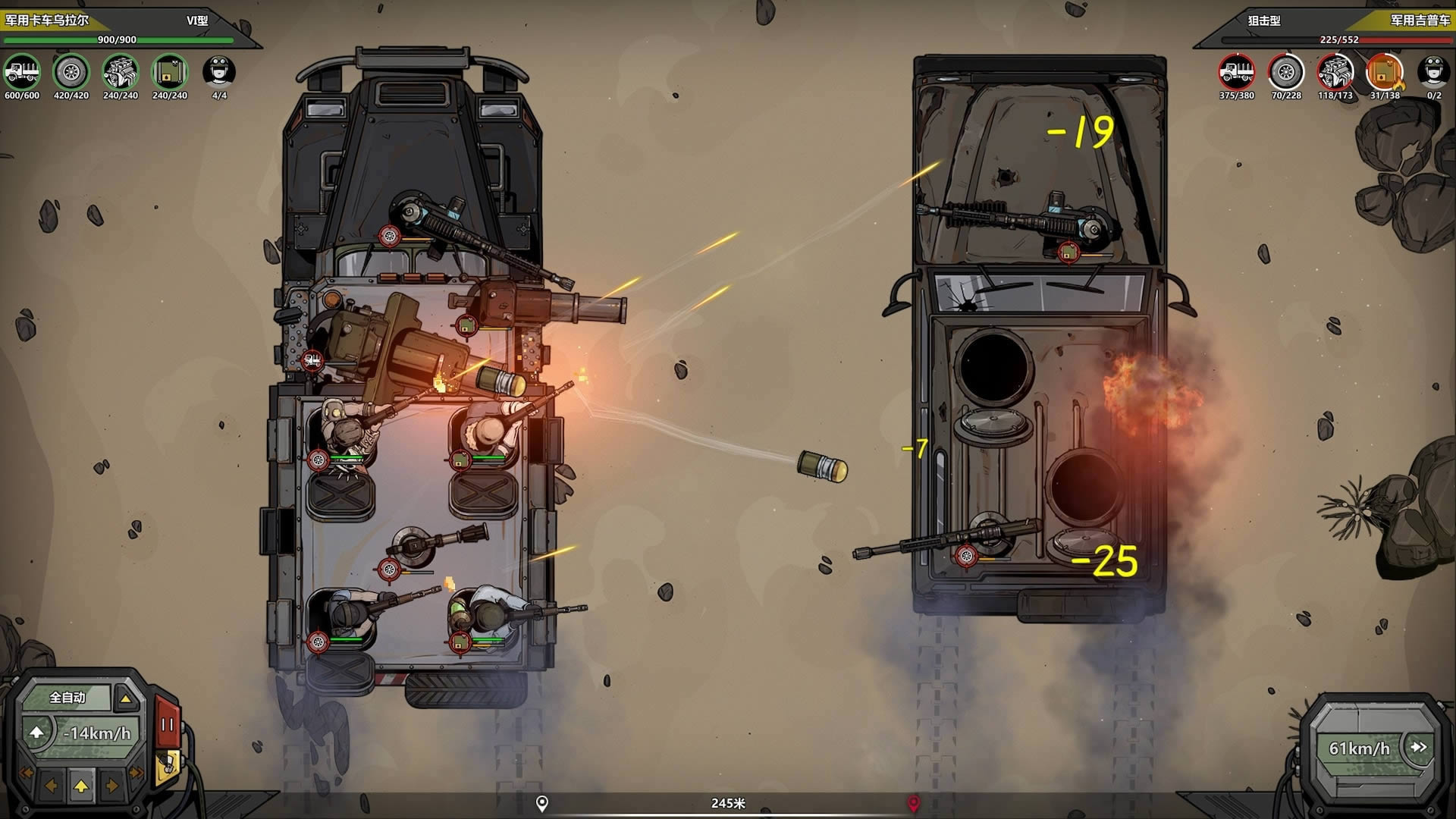Screen dimensions: 1456x819
Task: Select the player engine icon 240/240
Action: [x=121, y=73]
